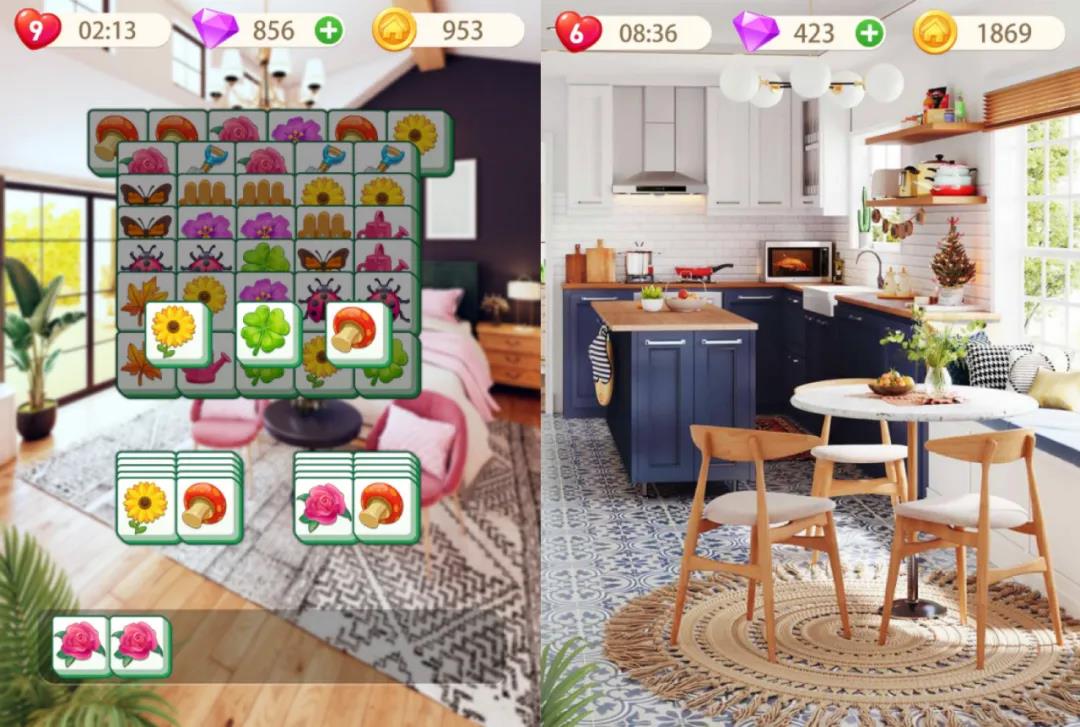Screen dimensions: 1080x727
Task: Tap the green plus next to 856 gems
Action: pyautogui.click(x=329, y=31)
